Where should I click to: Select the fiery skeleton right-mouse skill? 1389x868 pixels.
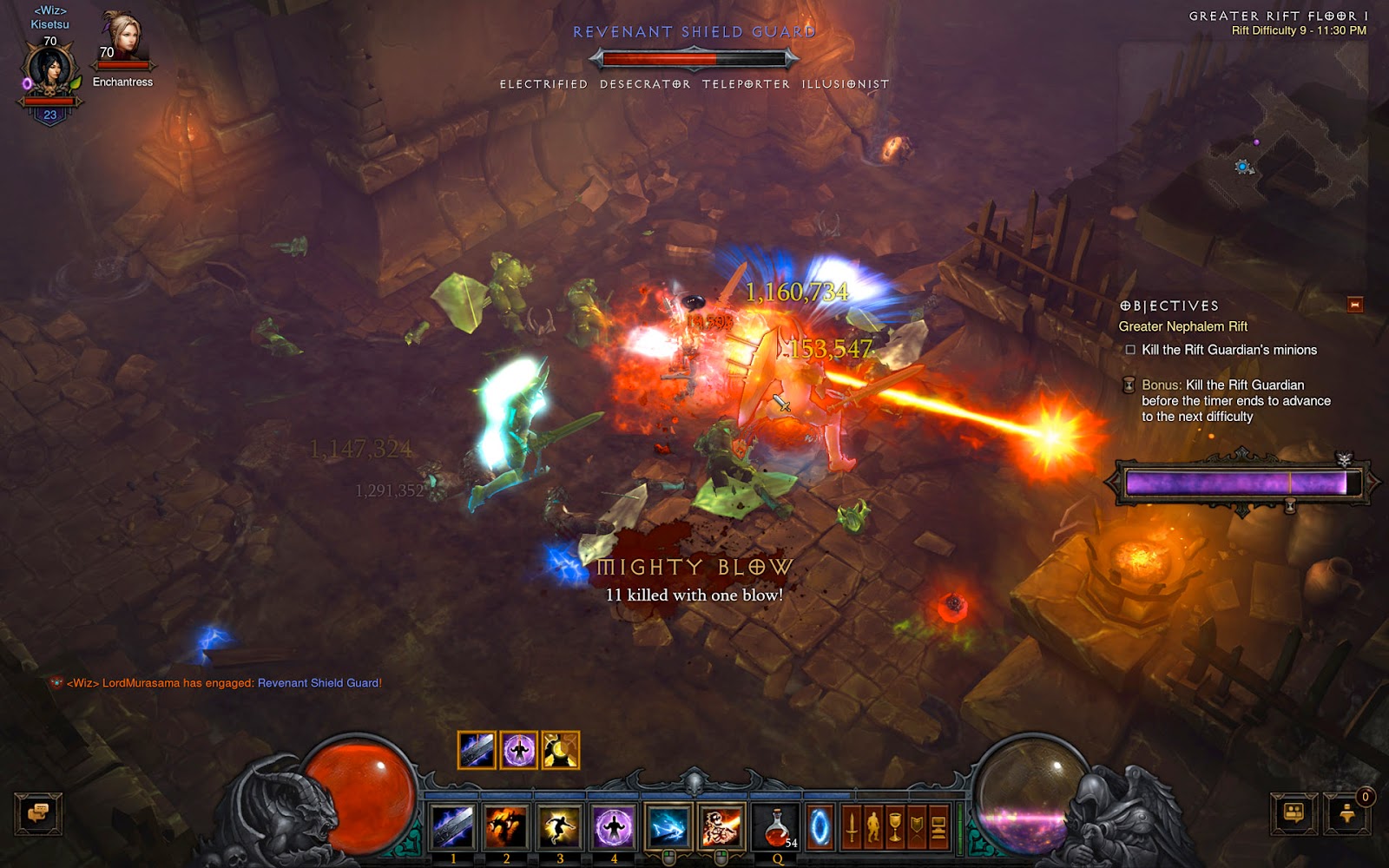pyautogui.click(x=721, y=826)
